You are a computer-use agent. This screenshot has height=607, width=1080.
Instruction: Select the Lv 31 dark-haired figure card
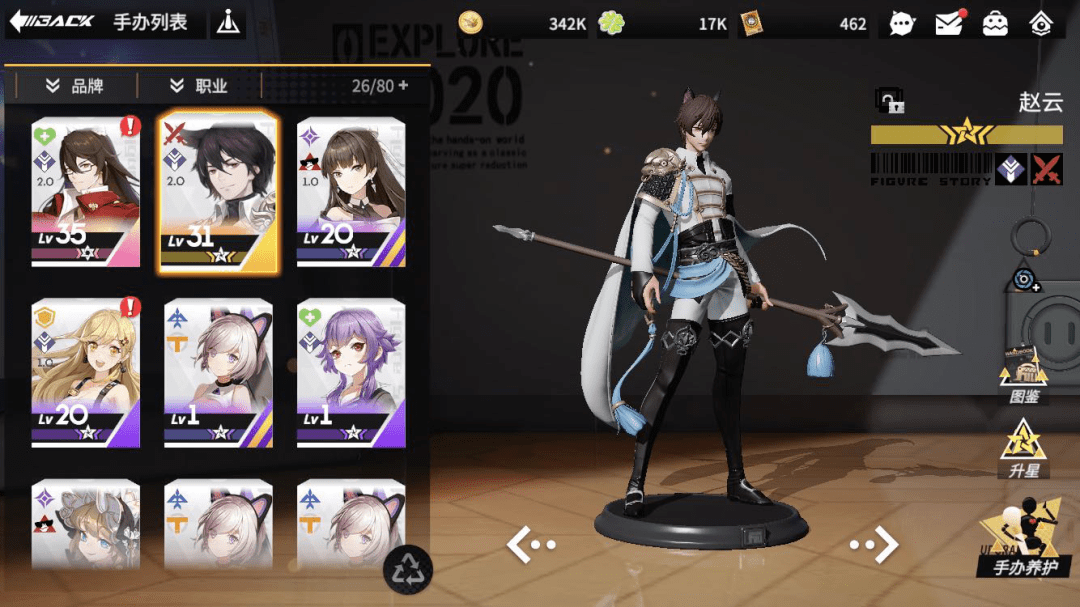coord(218,192)
